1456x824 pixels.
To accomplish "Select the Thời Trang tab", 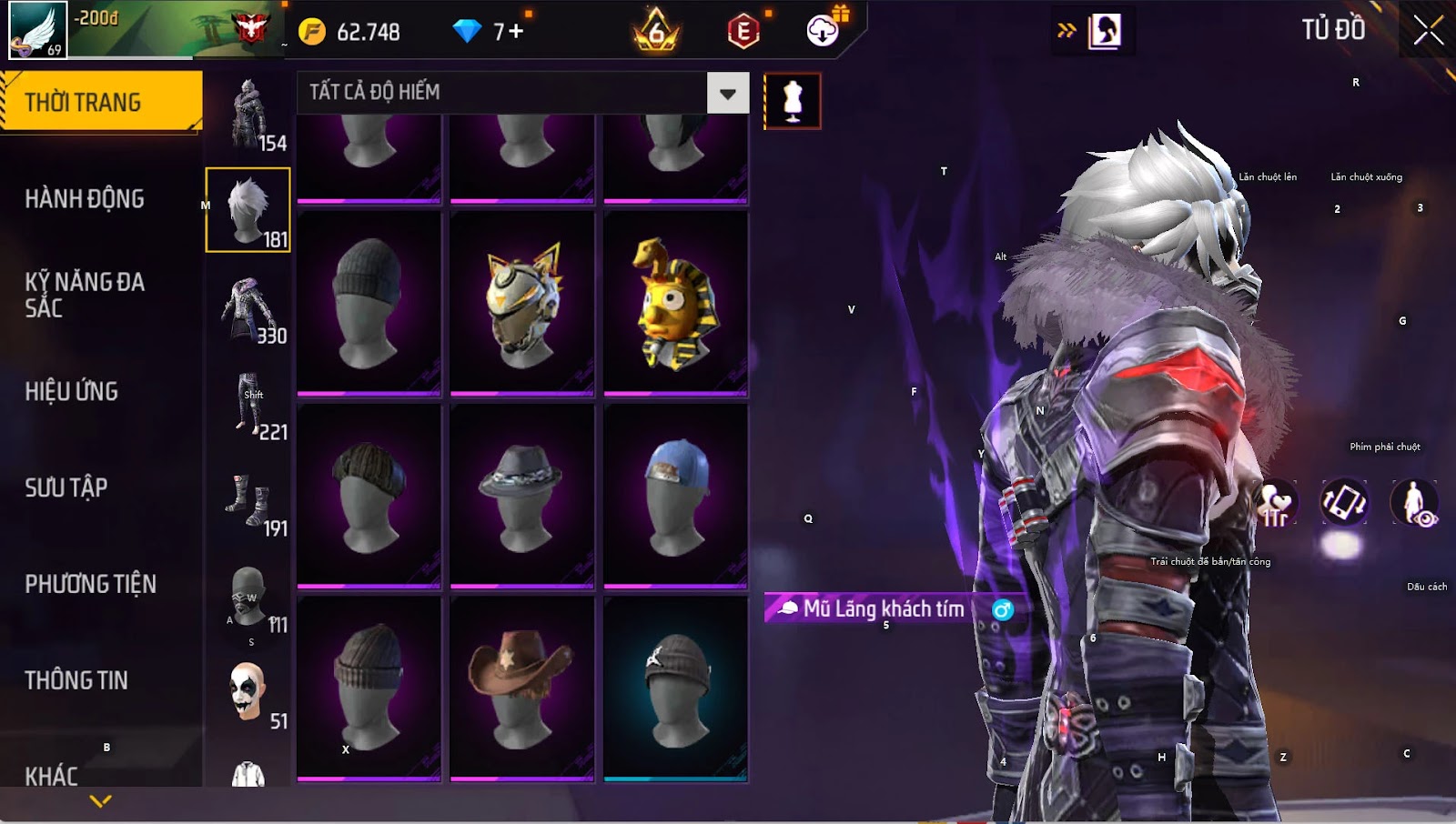I will 100,102.
